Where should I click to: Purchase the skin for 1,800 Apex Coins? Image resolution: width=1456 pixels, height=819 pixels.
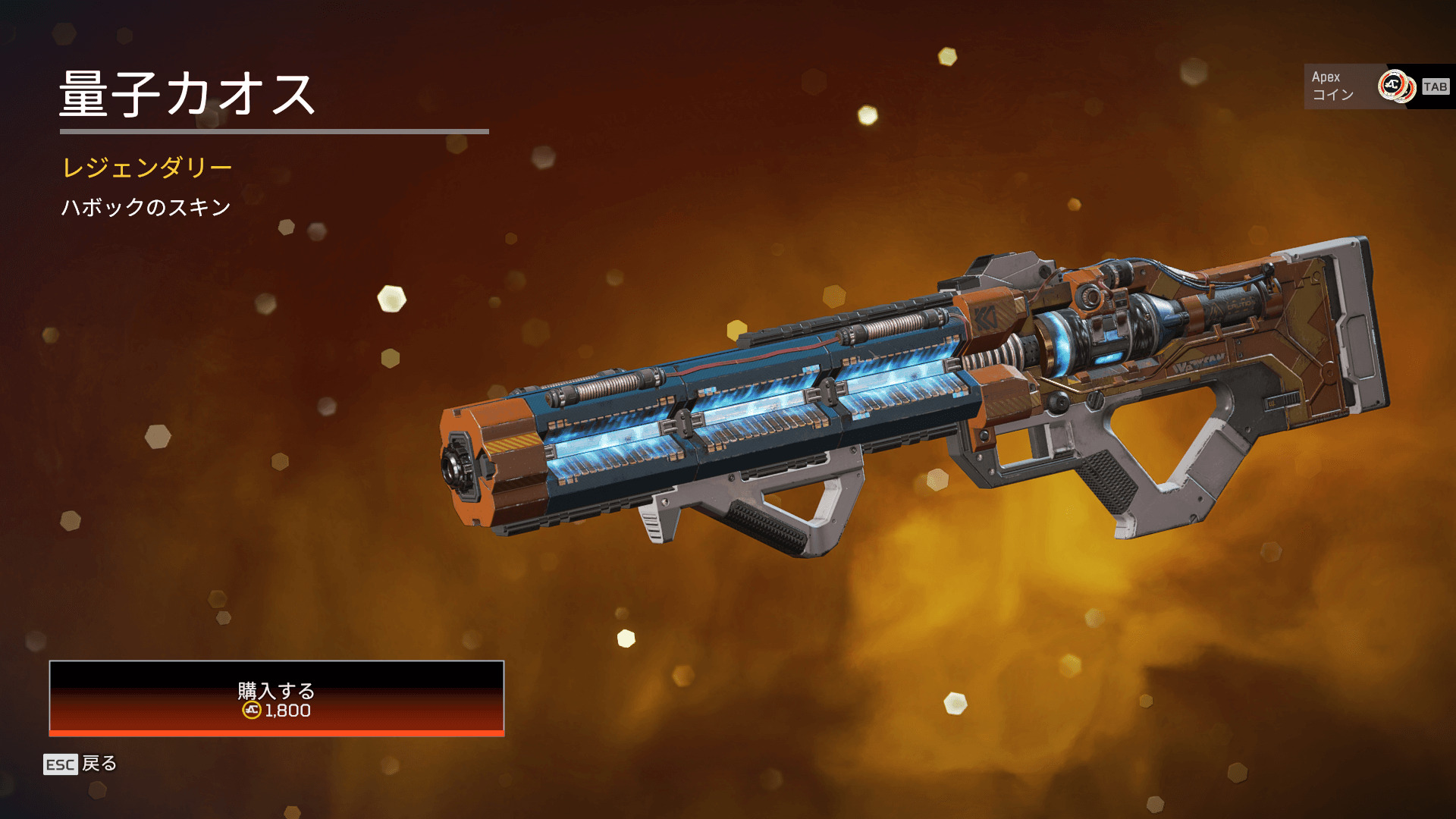(x=277, y=698)
